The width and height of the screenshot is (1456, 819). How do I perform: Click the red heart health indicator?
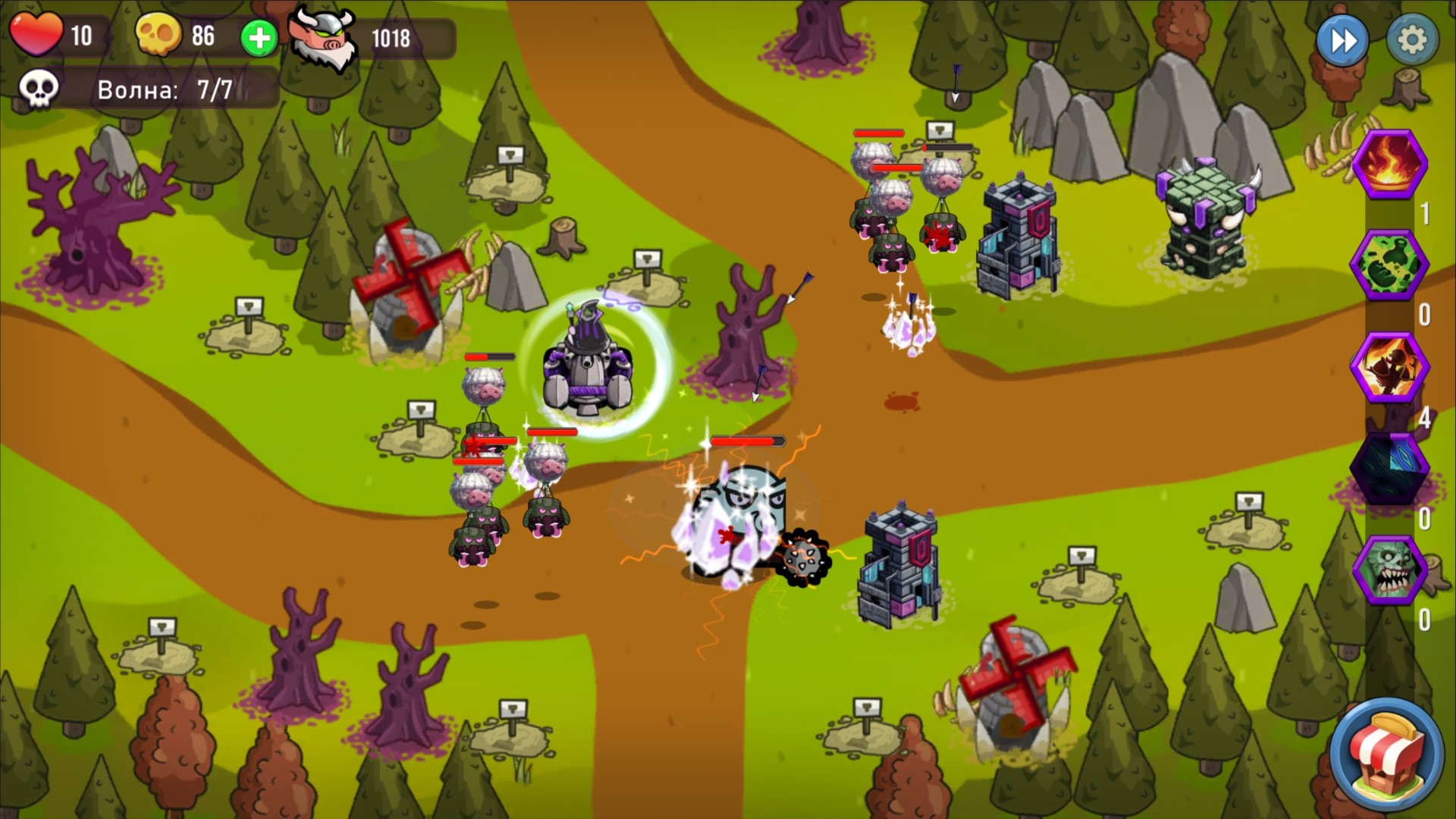point(36,34)
